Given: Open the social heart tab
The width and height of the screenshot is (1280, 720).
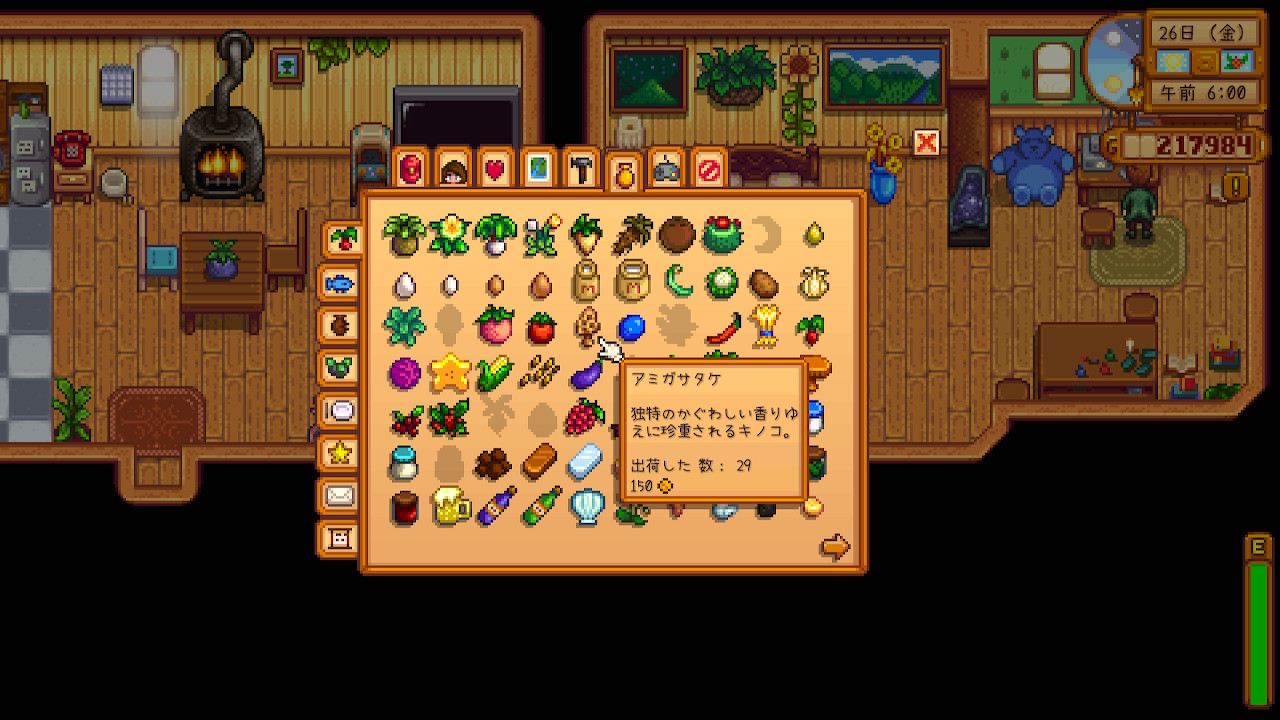Looking at the screenshot, I should (495, 169).
